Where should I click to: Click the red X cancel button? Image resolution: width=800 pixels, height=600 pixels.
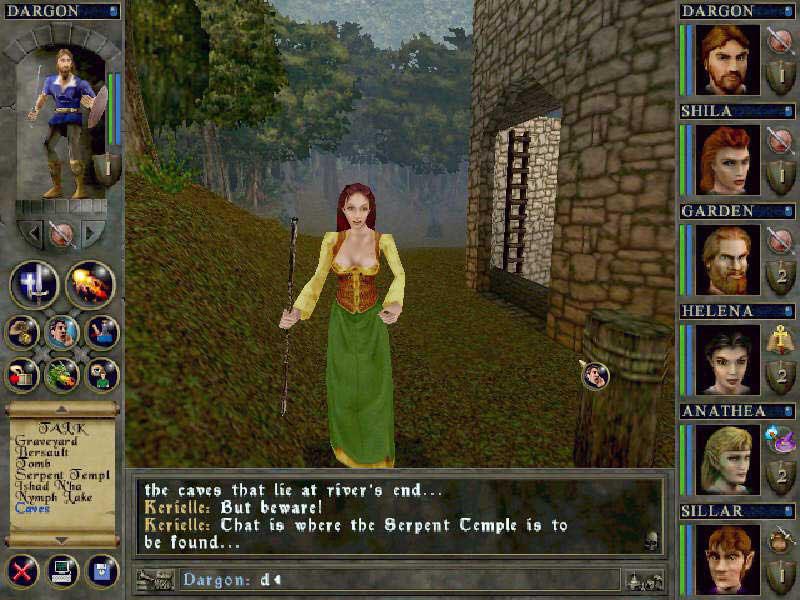(22, 572)
